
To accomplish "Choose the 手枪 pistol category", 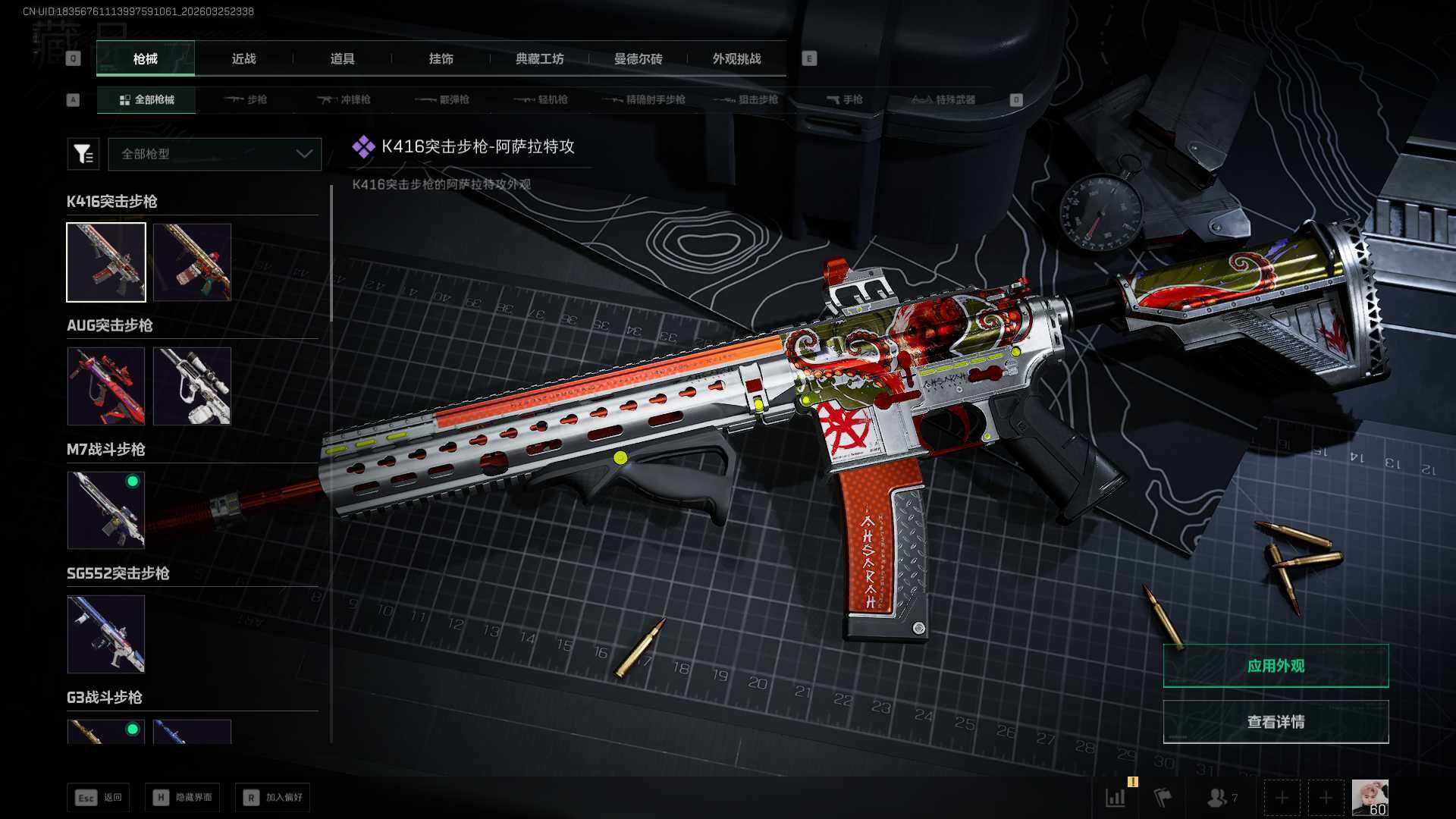I will click(x=845, y=100).
